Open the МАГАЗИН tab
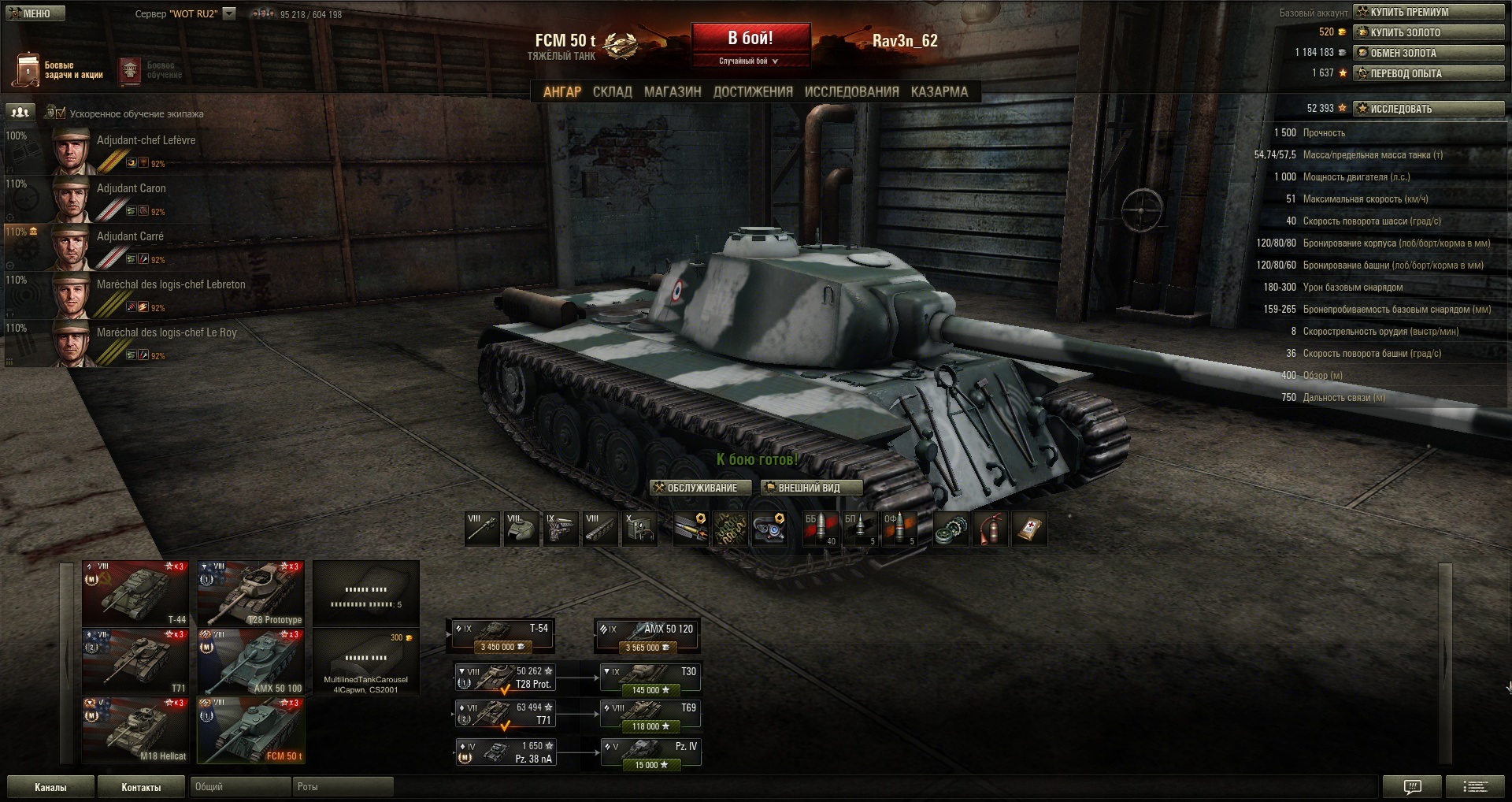The width and height of the screenshot is (1512, 802). pos(673,92)
